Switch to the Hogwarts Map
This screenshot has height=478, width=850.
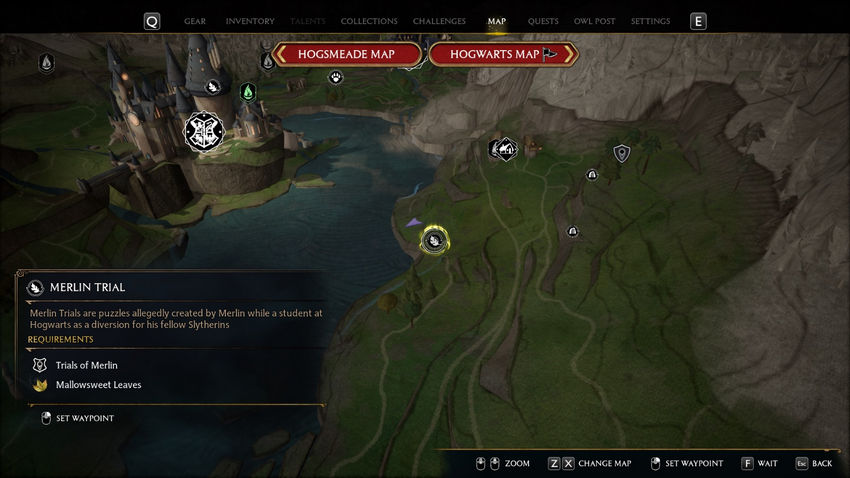coord(504,54)
